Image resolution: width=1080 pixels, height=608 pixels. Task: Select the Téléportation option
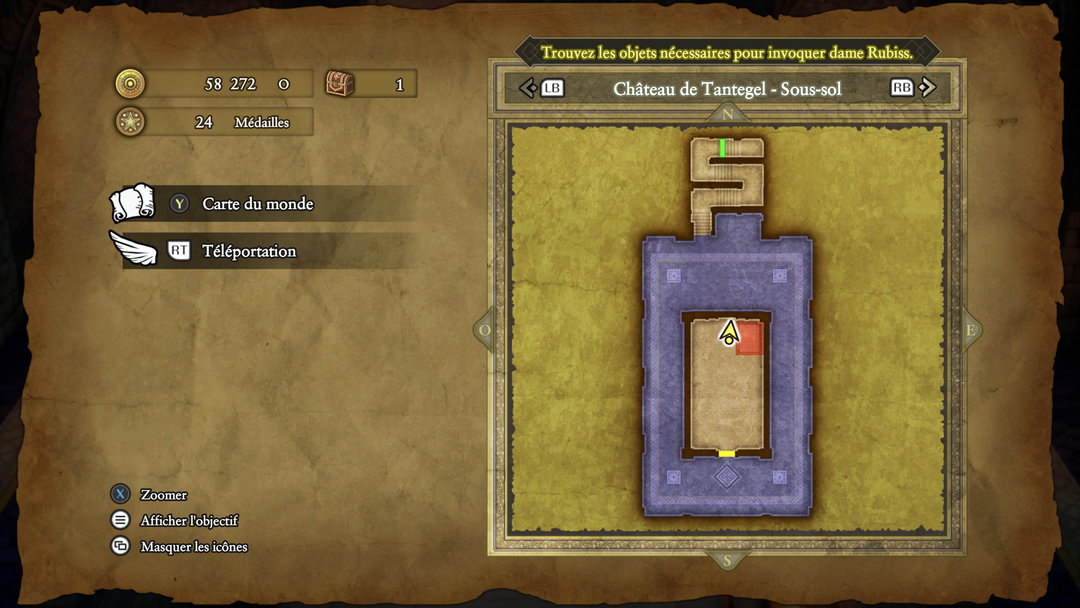click(x=249, y=251)
